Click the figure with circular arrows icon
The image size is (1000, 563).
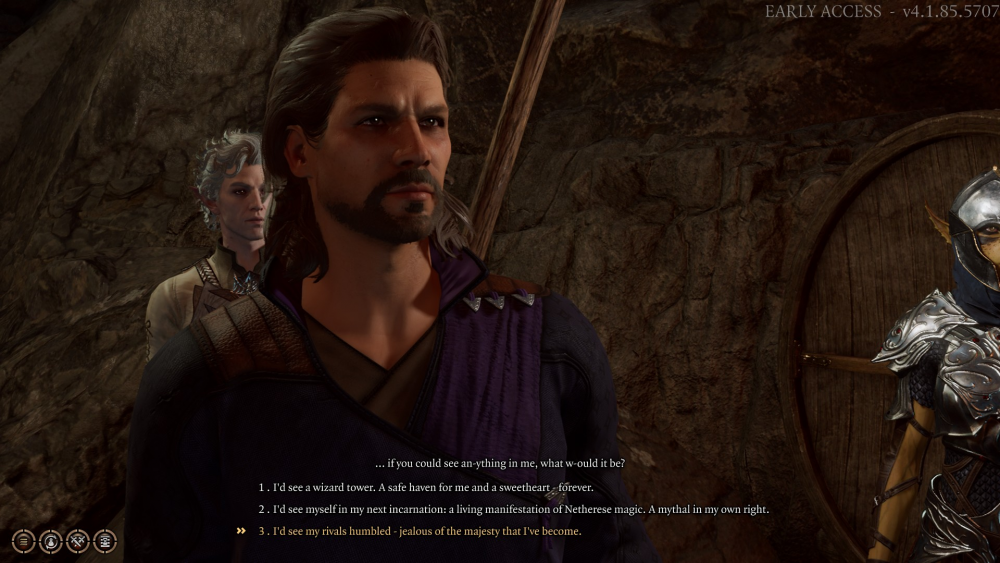click(51, 541)
